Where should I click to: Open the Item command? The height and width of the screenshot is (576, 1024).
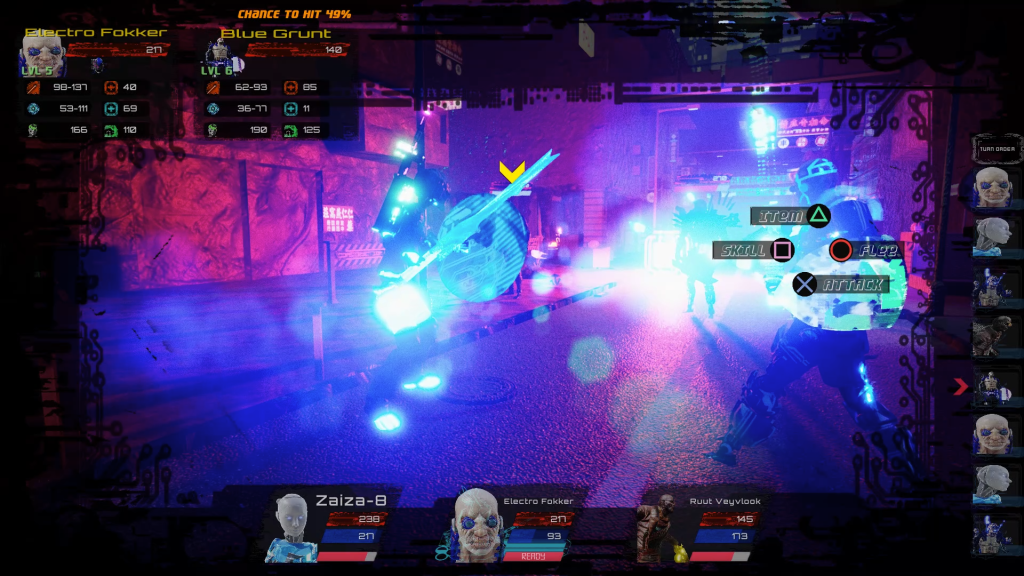tap(793, 215)
